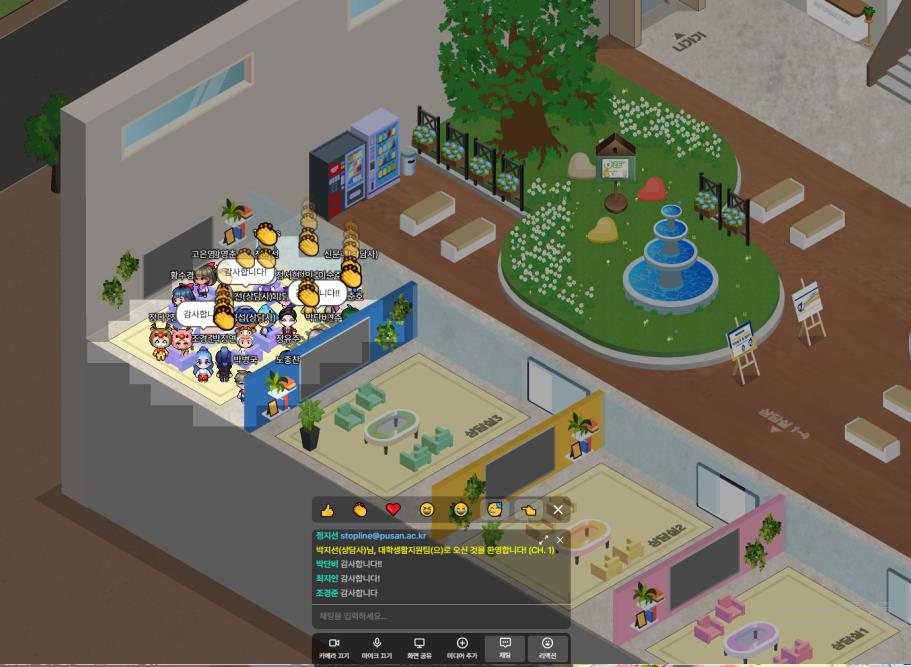Toggle the chat button (채팅)

click(505, 647)
